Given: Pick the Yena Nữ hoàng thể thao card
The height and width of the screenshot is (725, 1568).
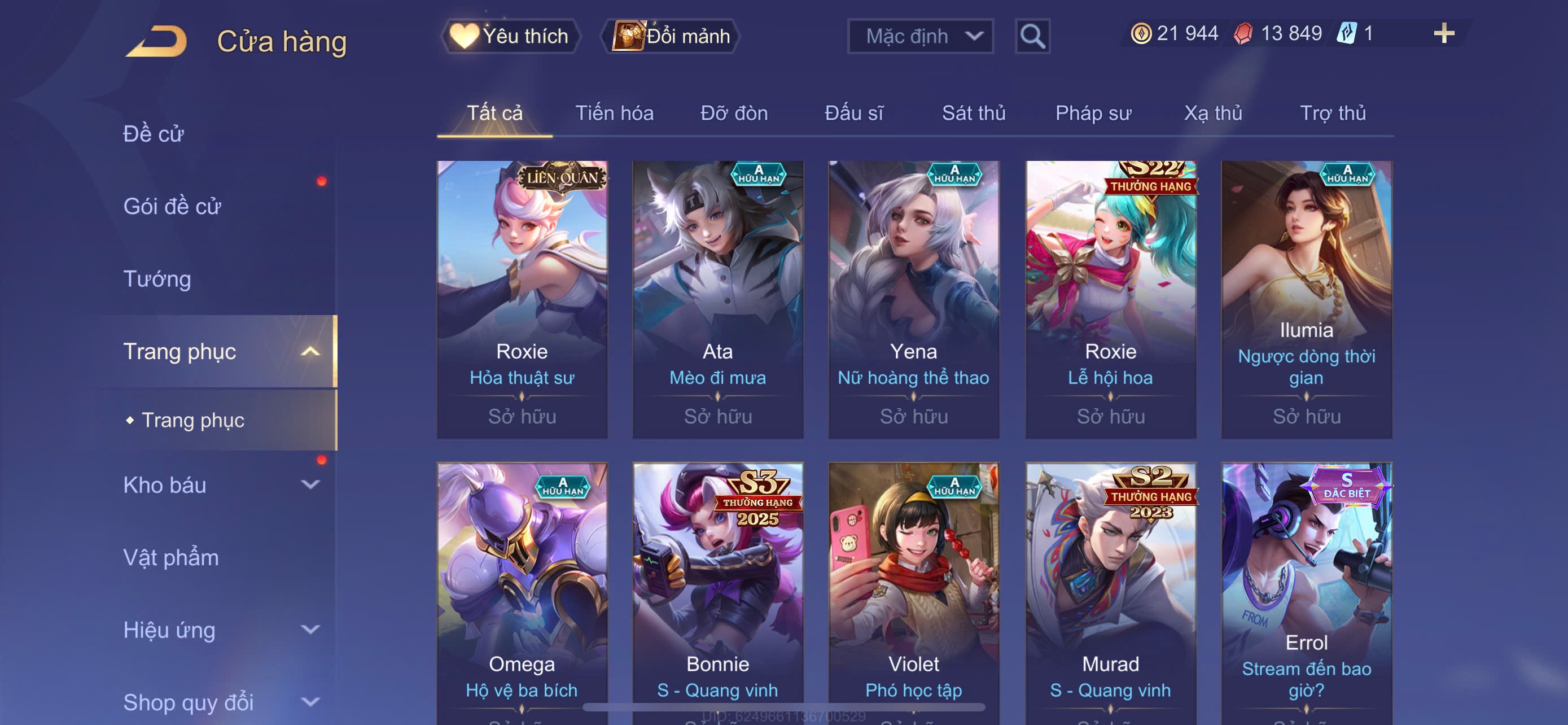Looking at the screenshot, I should (x=913, y=298).
